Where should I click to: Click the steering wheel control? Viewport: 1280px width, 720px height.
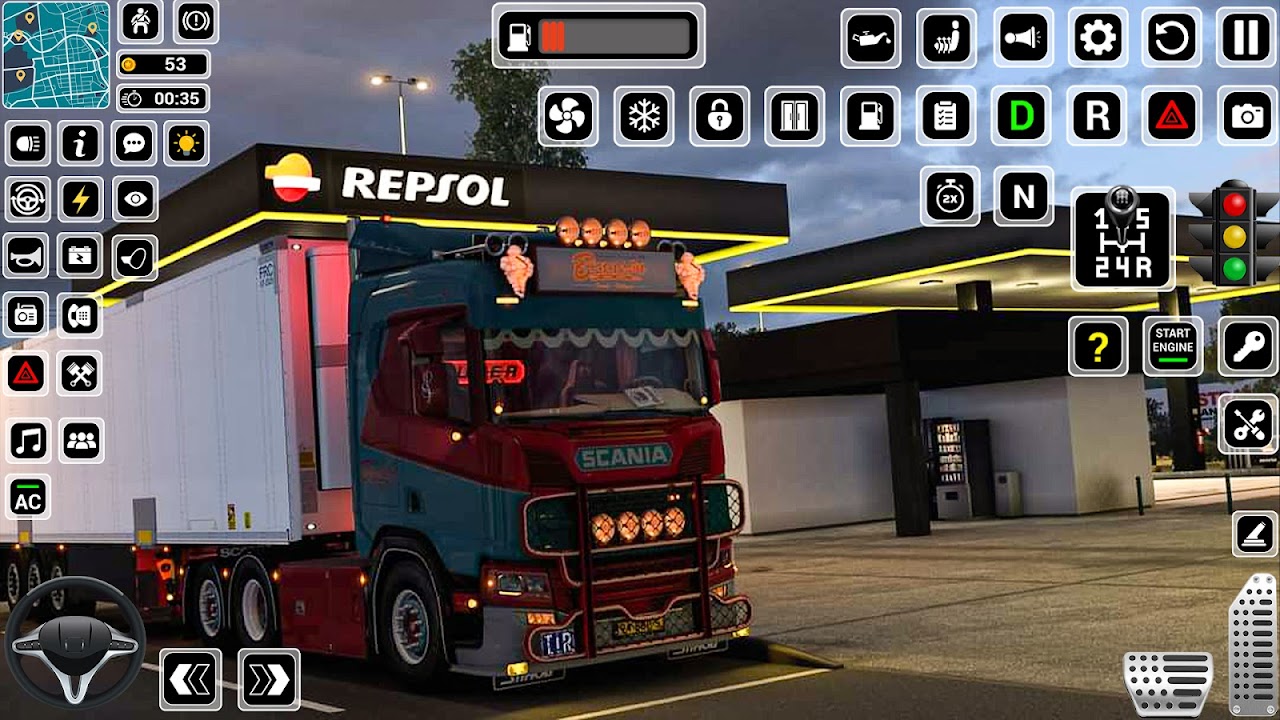pos(75,642)
